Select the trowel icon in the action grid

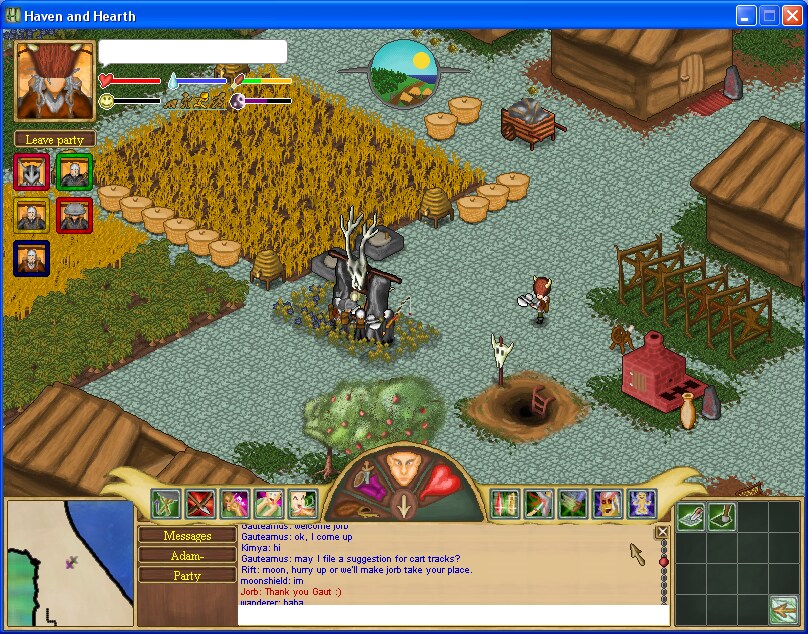point(722,516)
